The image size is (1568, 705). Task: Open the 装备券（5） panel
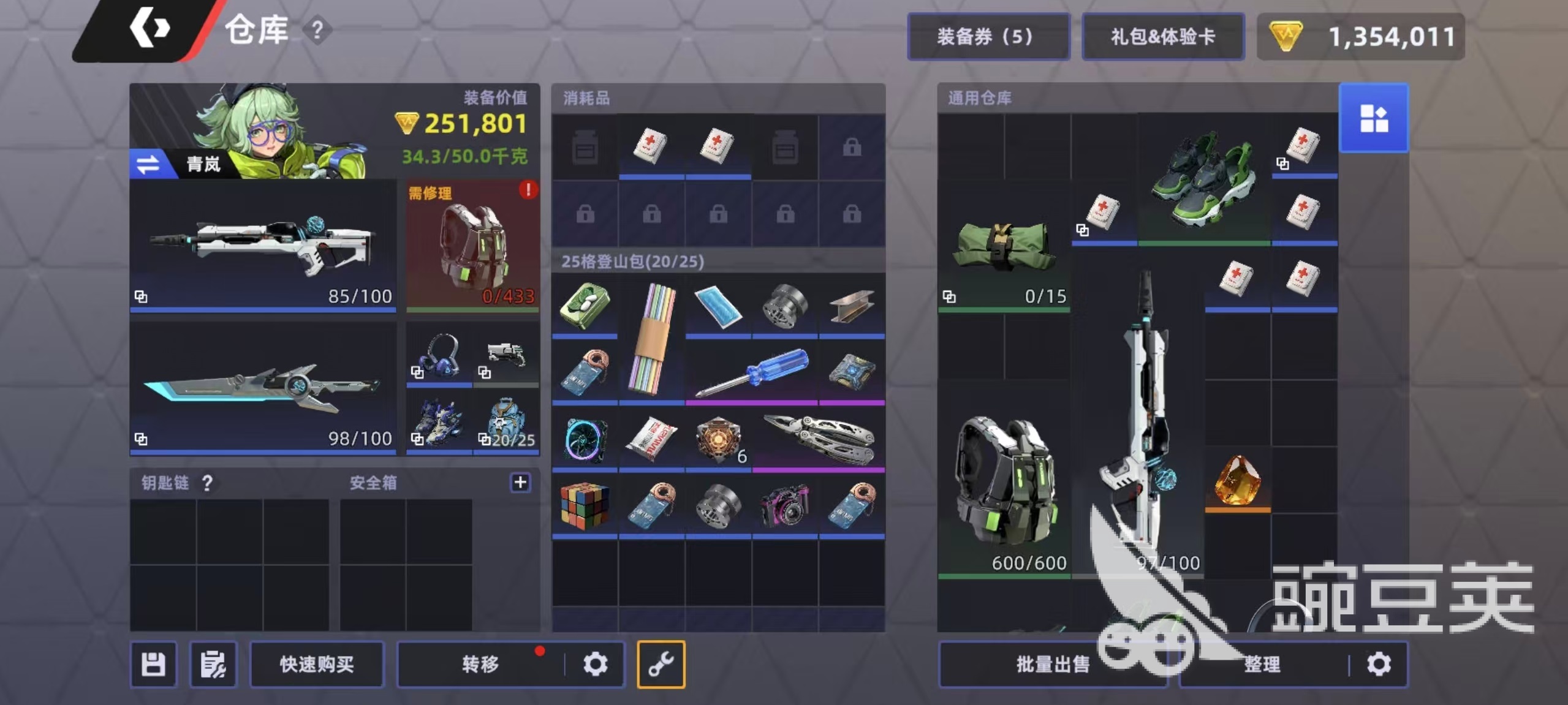(x=988, y=36)
